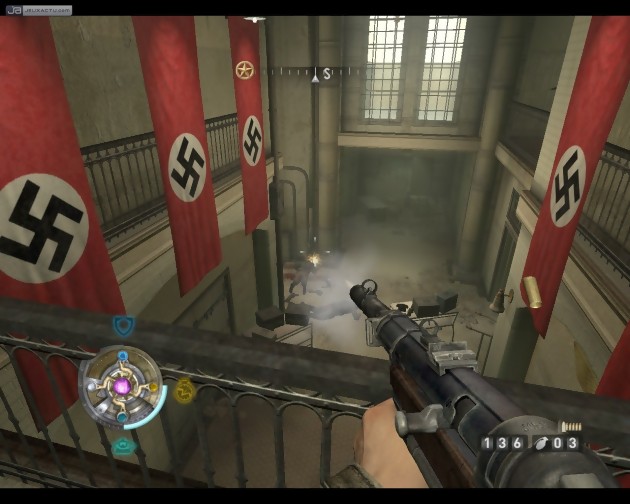The width and height of the screenshot is (630, 504).
Task: Click the gold star objective marker
Action: [244, 69]
